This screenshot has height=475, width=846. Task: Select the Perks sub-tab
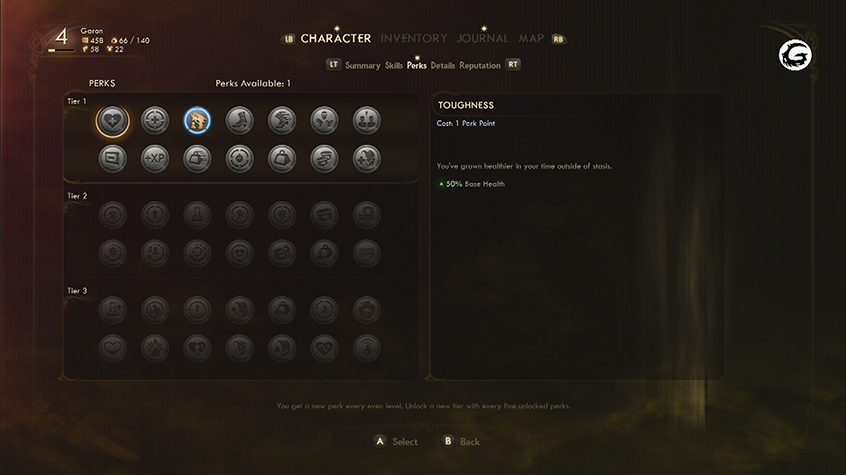click(x=416, y=65)
